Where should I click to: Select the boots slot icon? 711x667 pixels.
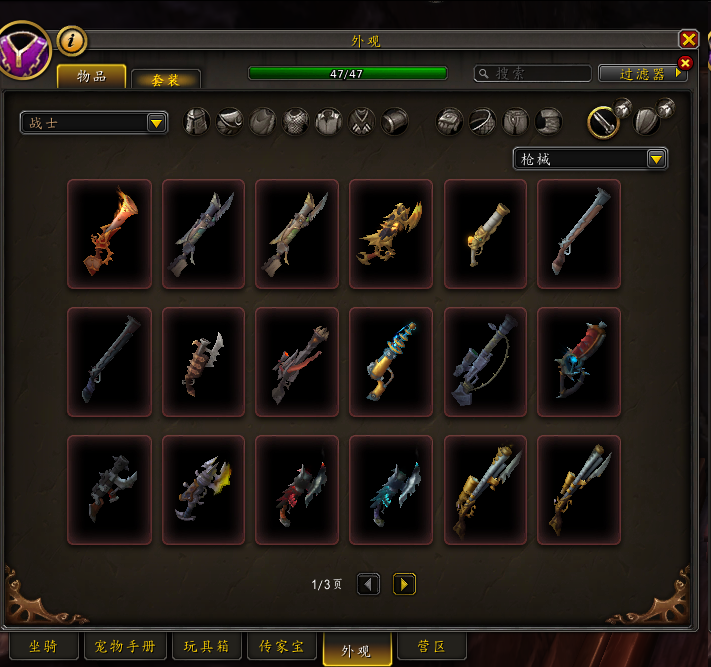549,122
